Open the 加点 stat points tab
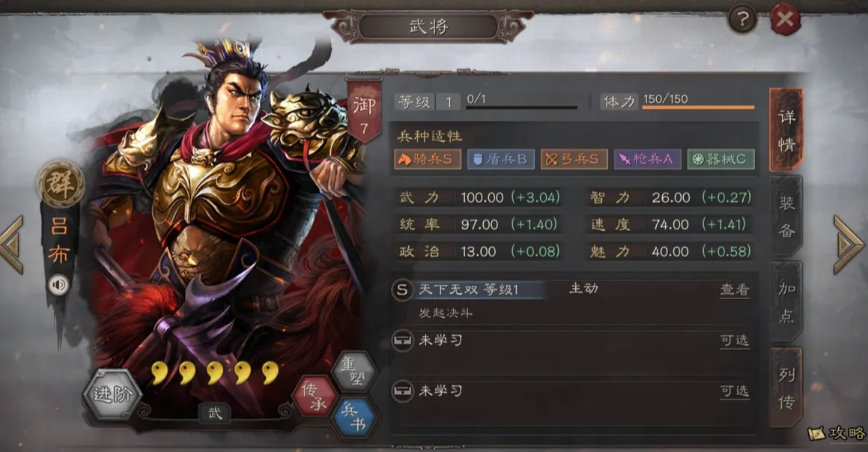868x452 pixels. point(787,300)
